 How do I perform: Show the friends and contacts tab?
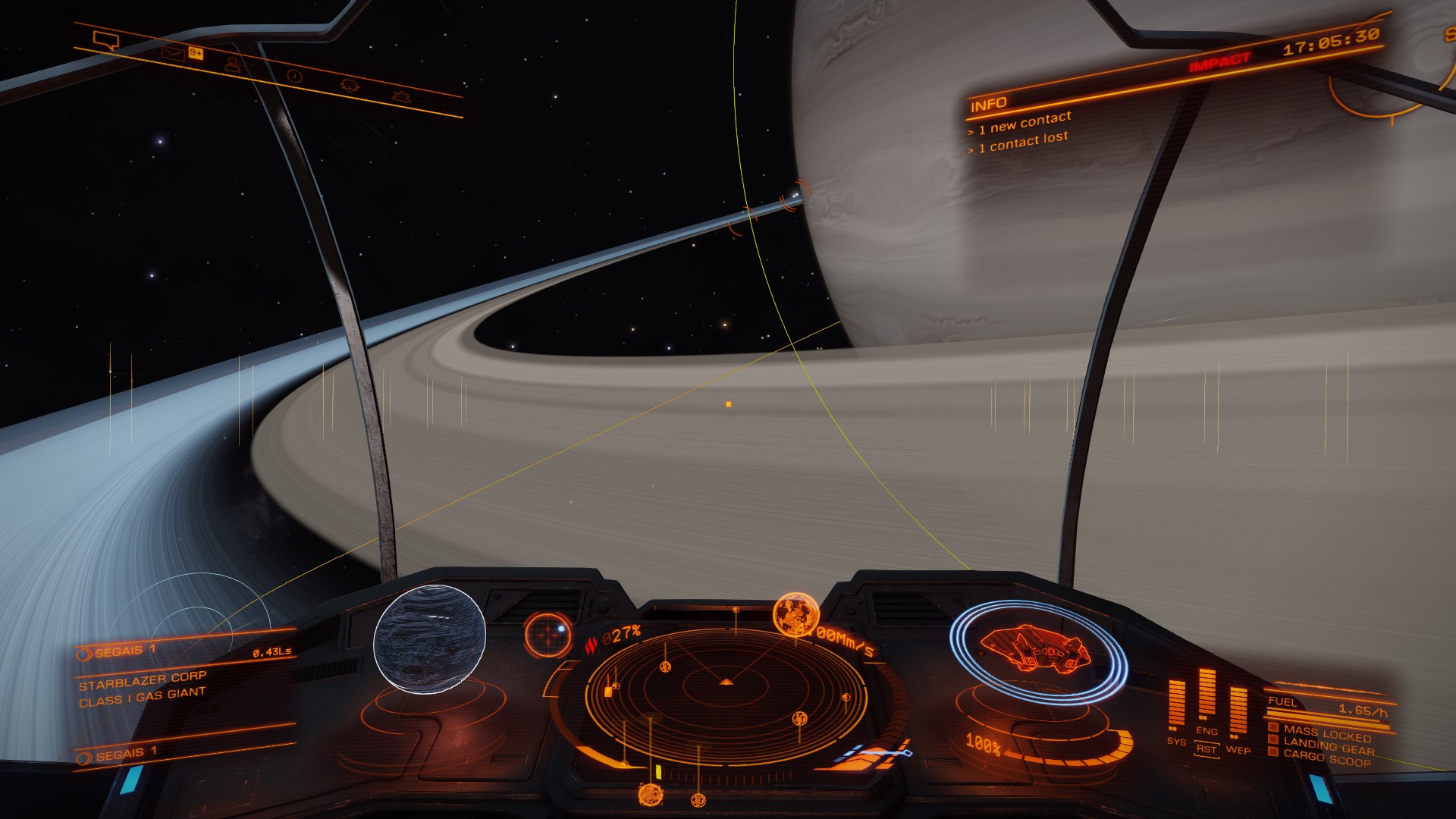pyautogui.click(x=232, y=64)
